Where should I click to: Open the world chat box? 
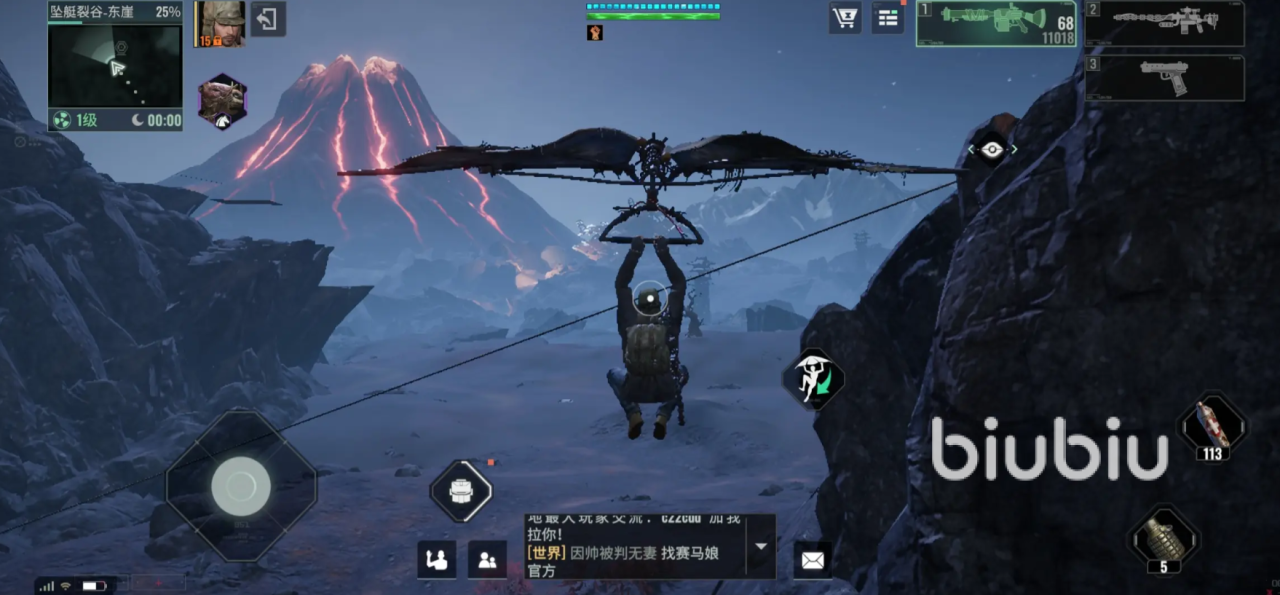pos(637,547)
